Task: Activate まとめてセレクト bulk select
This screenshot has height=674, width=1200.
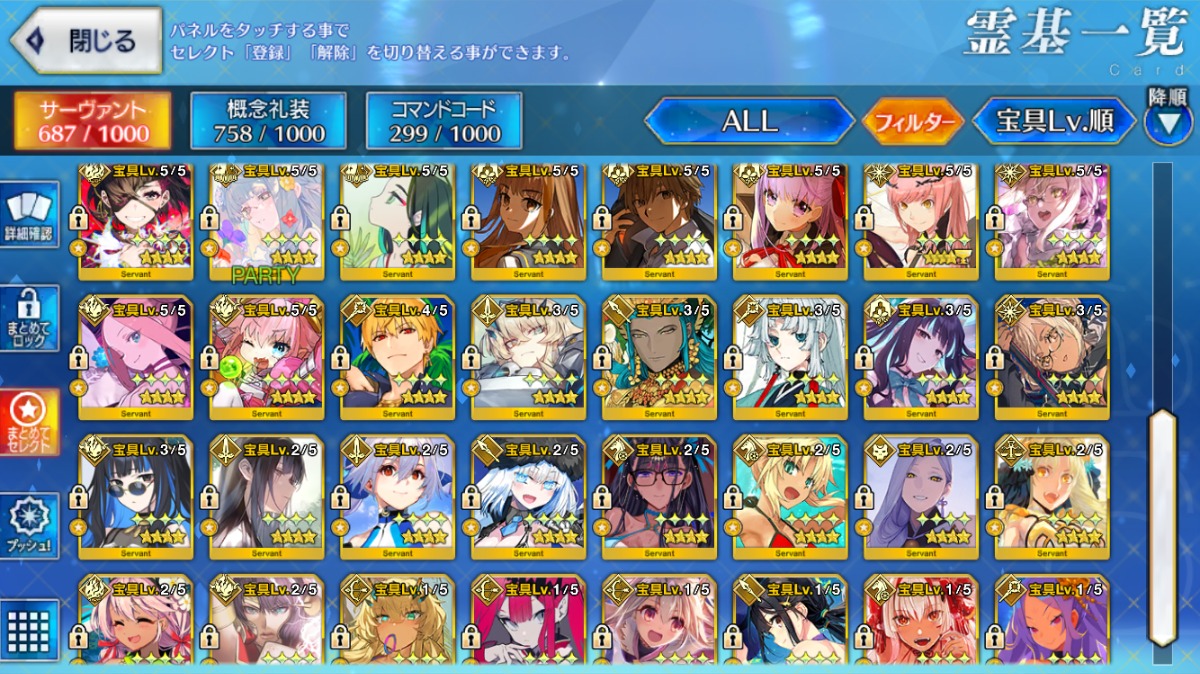Action: (31, 422)
